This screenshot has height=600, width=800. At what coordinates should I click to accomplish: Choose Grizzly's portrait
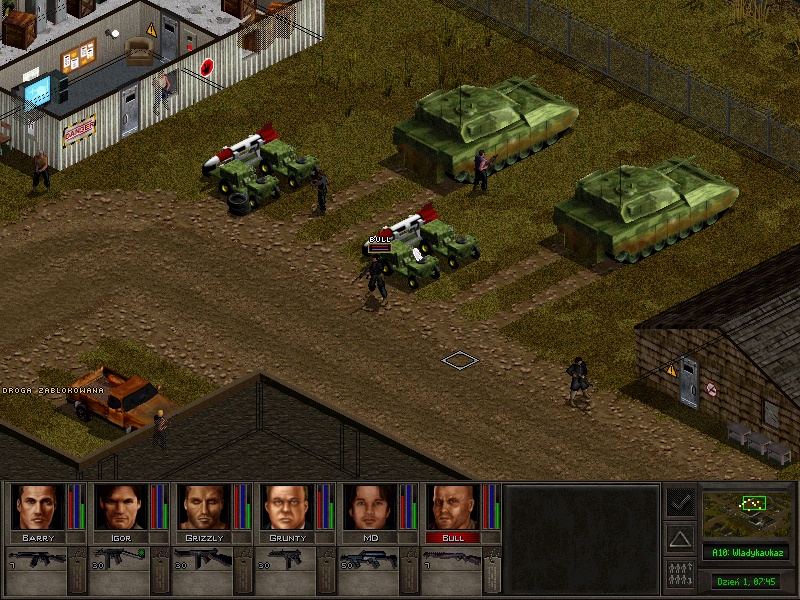click(x=203, y=507)
